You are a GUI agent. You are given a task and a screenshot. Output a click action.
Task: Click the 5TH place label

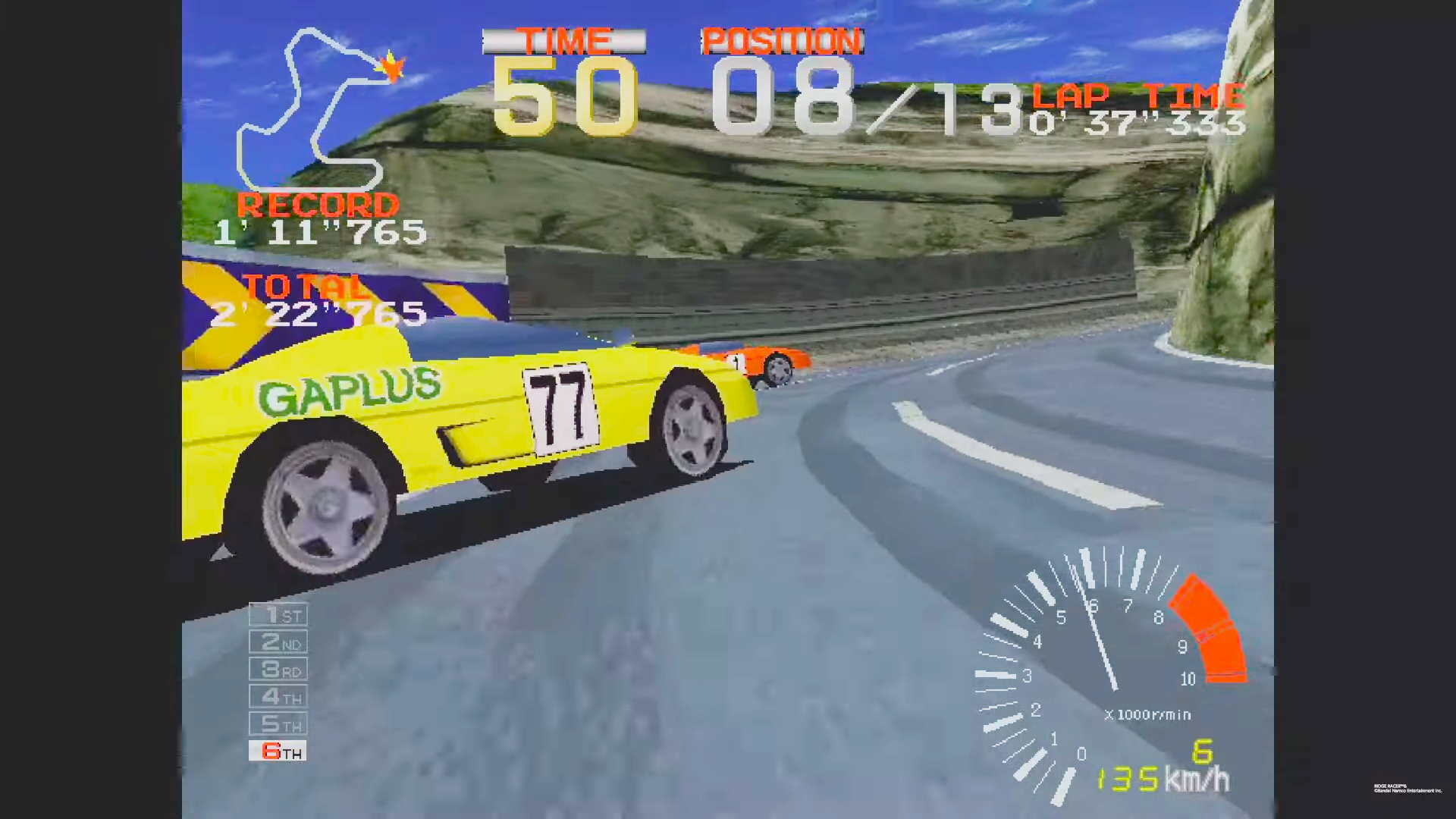[278, 724]
